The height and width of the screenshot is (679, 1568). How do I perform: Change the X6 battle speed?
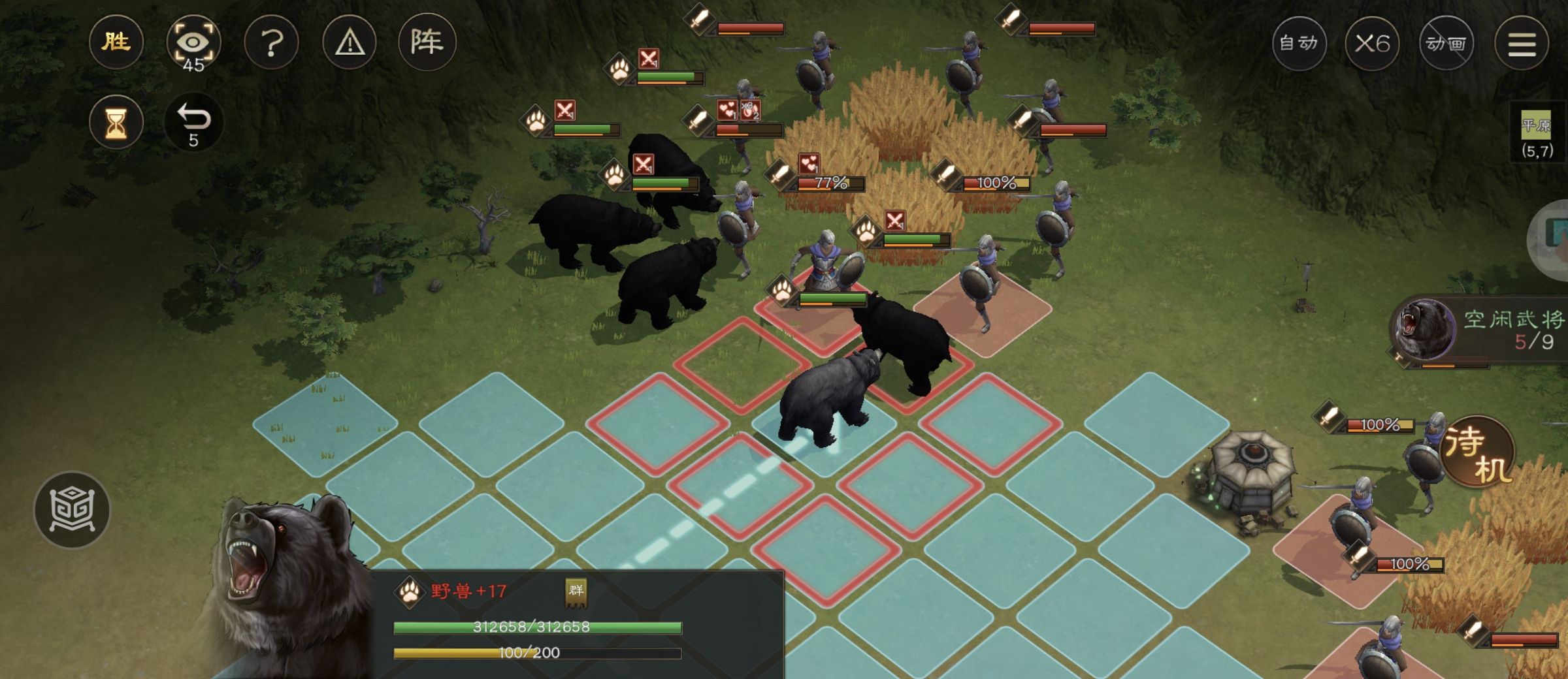tap(1372, 44)
